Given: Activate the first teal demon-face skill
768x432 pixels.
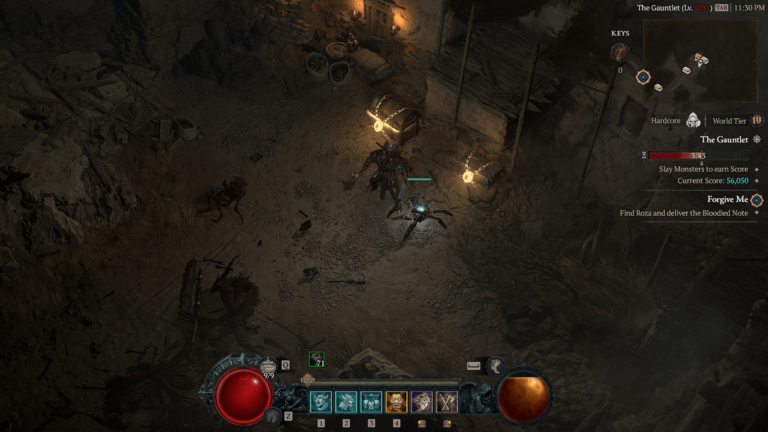Looking at the screenshot, I should click(321, 402).
